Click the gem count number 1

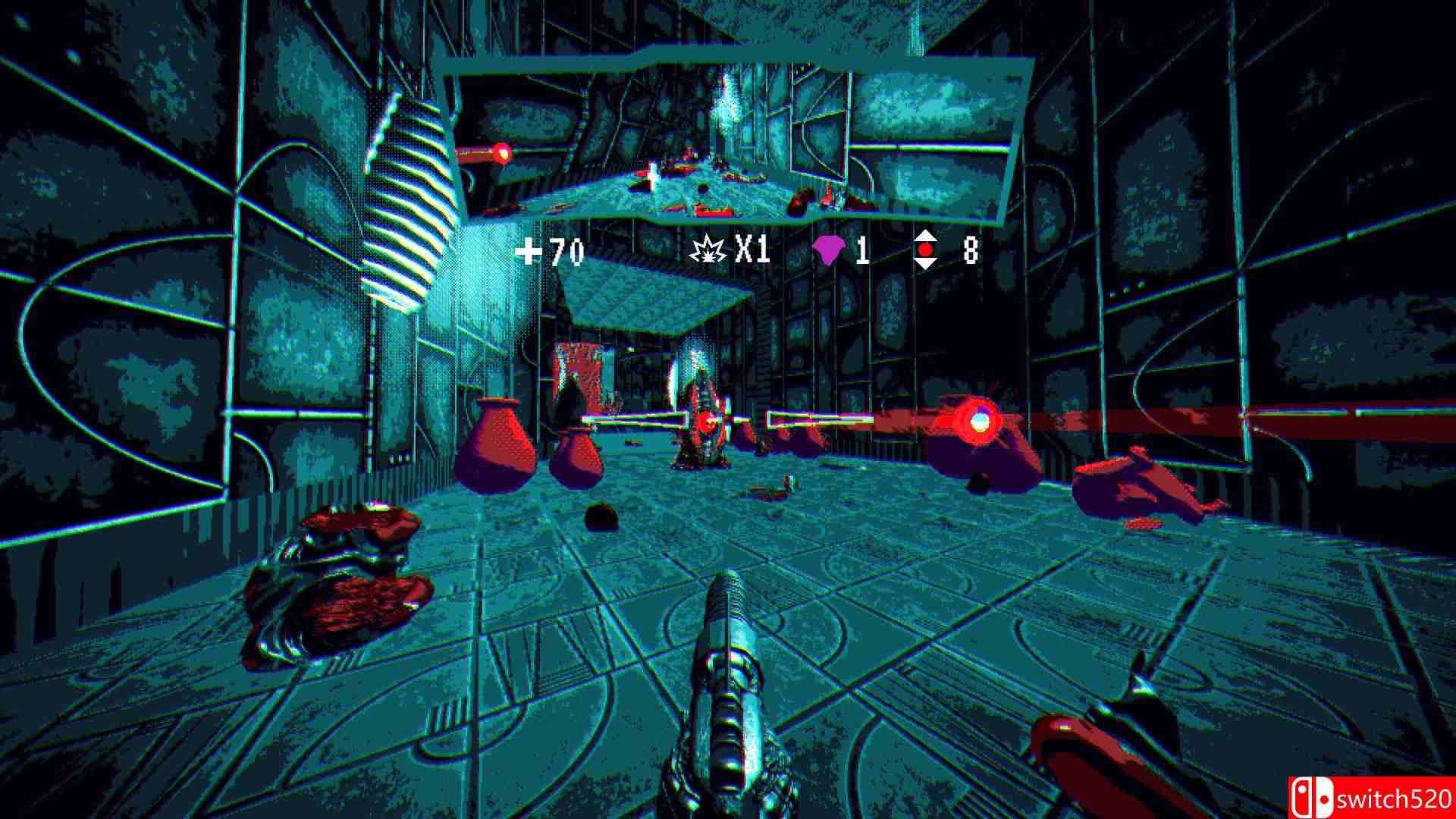pos(864,250)
